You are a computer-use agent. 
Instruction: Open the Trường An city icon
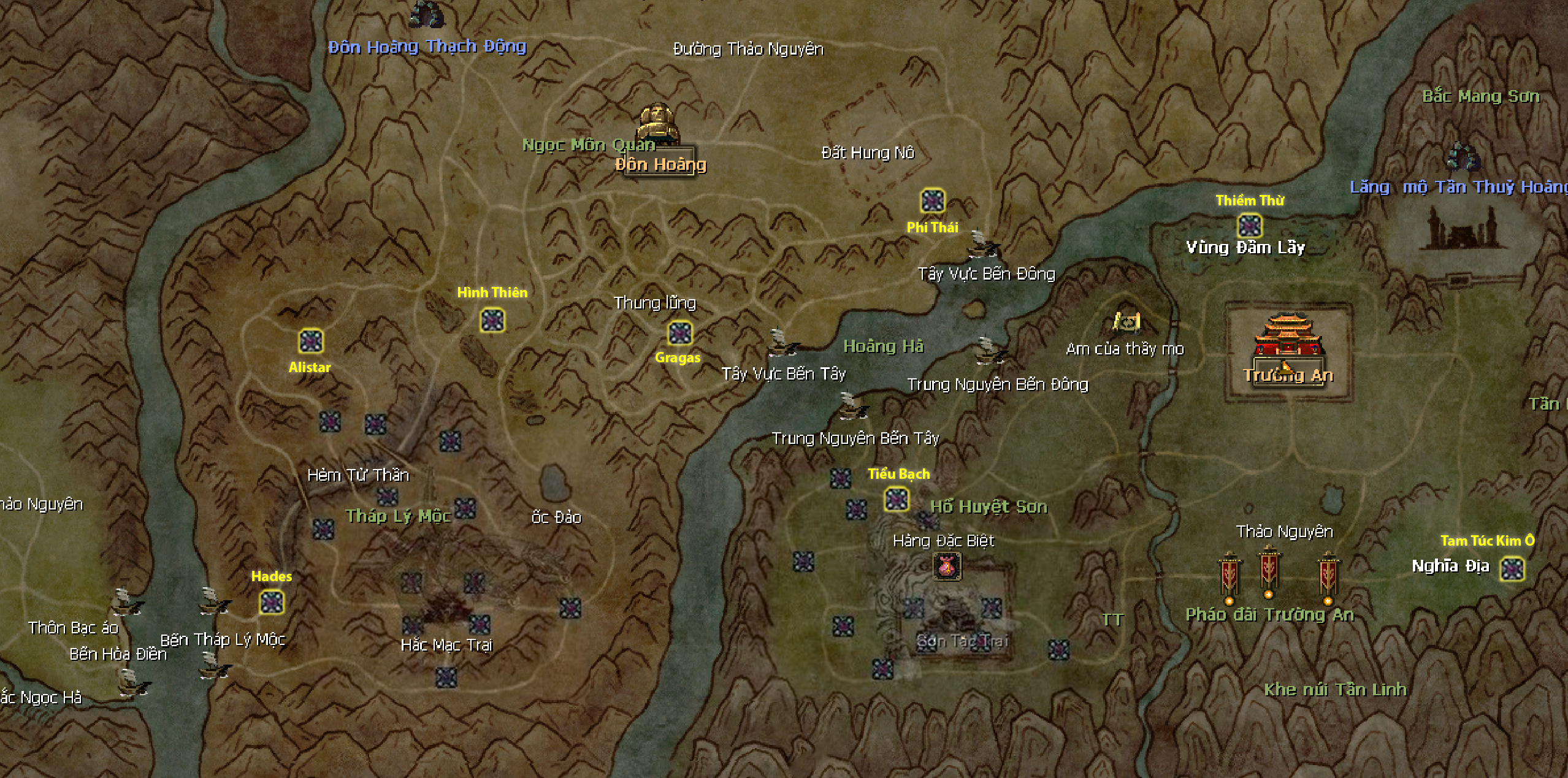tap(1287, 337)
